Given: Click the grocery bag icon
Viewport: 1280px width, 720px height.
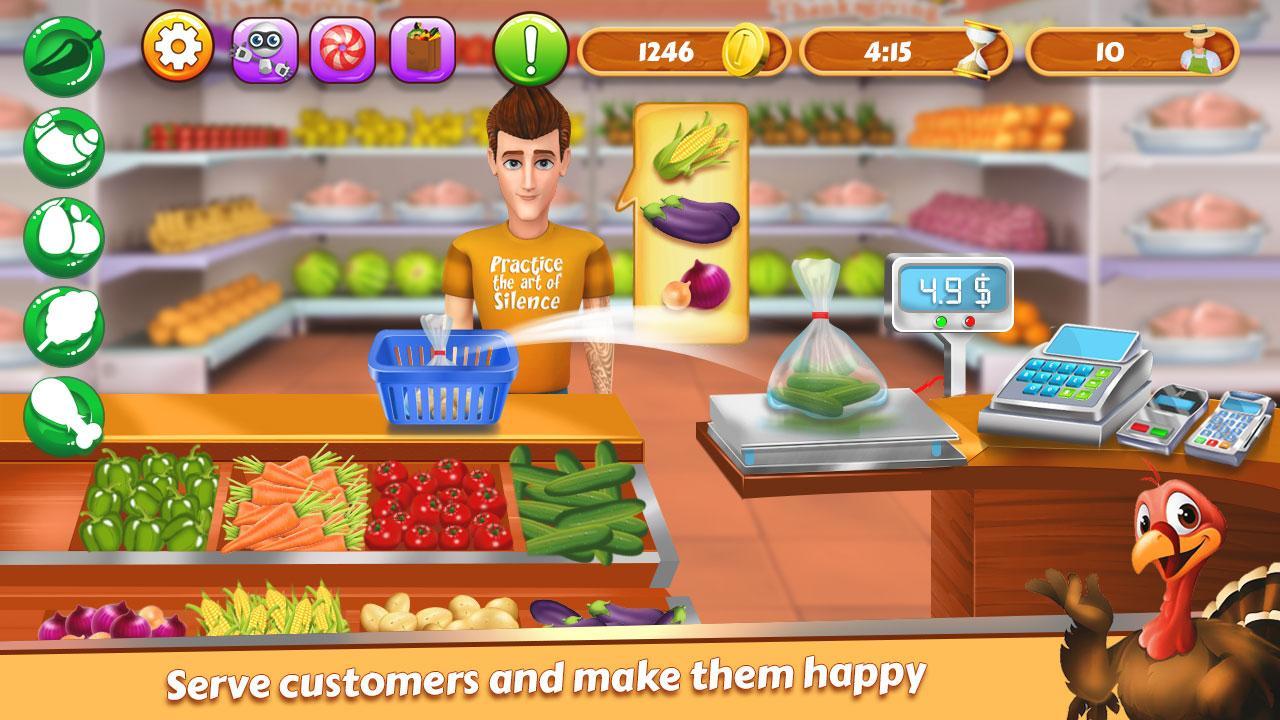Looking at the screenshot, I should tap(422, 48).
